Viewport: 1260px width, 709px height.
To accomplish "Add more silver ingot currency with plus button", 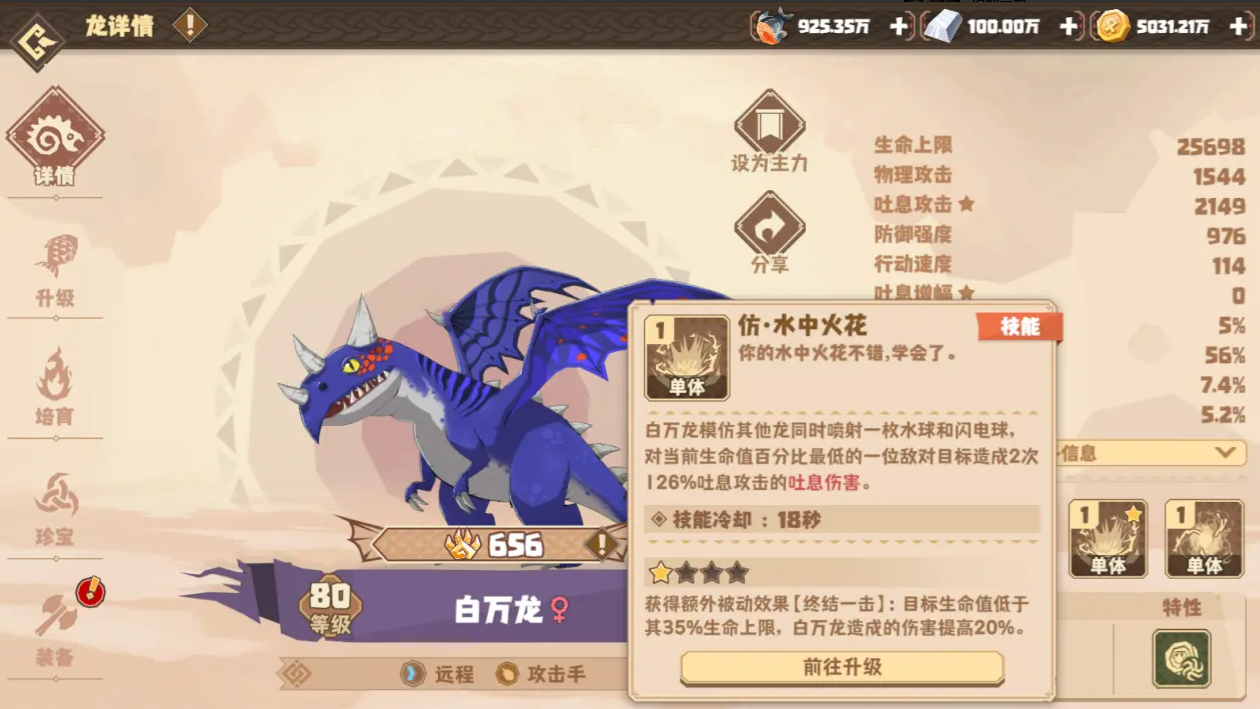I will (x=1068, y=27).
